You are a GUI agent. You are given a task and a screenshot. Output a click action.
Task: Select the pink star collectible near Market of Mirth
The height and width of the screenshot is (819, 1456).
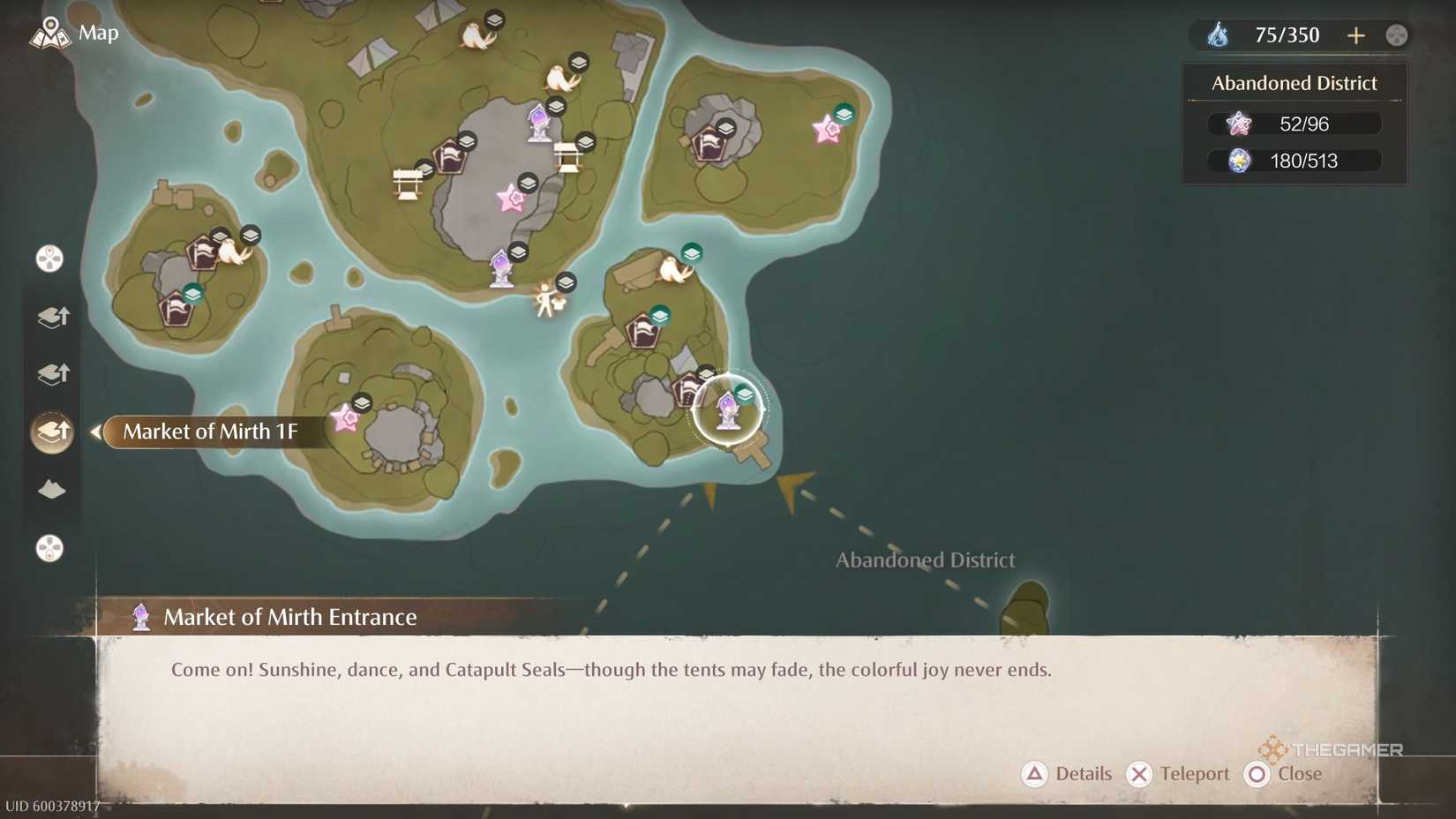345,416
